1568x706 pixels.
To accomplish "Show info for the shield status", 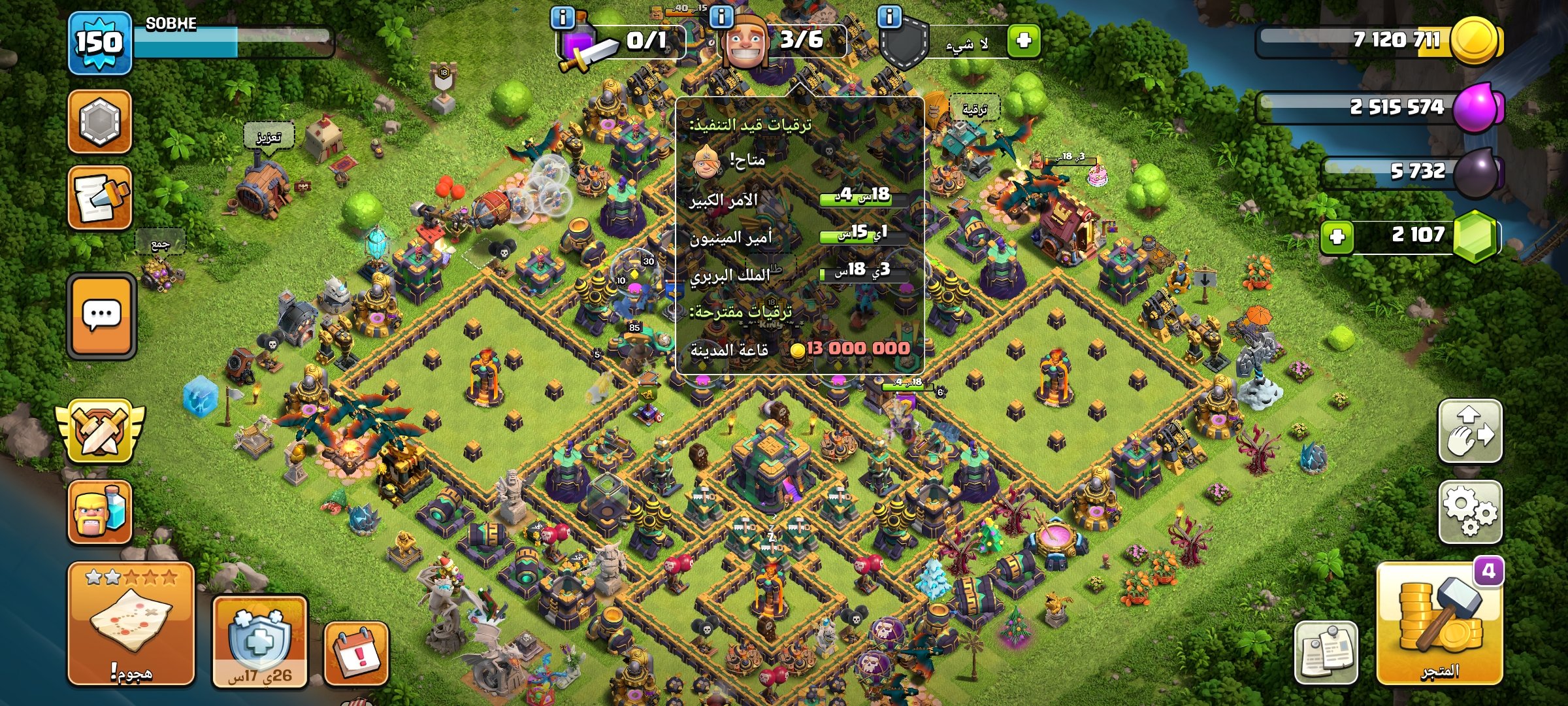I will click(x=889, y=17).
